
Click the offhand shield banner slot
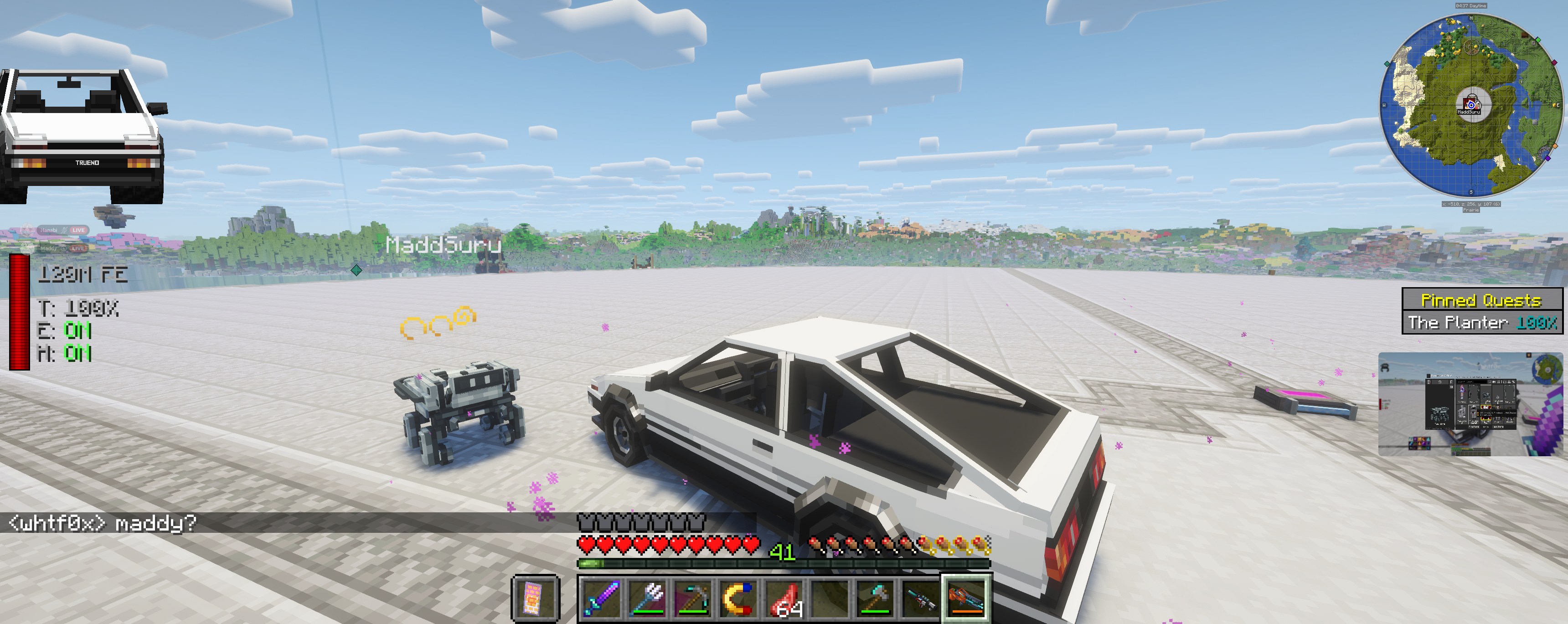click(534, 598)
